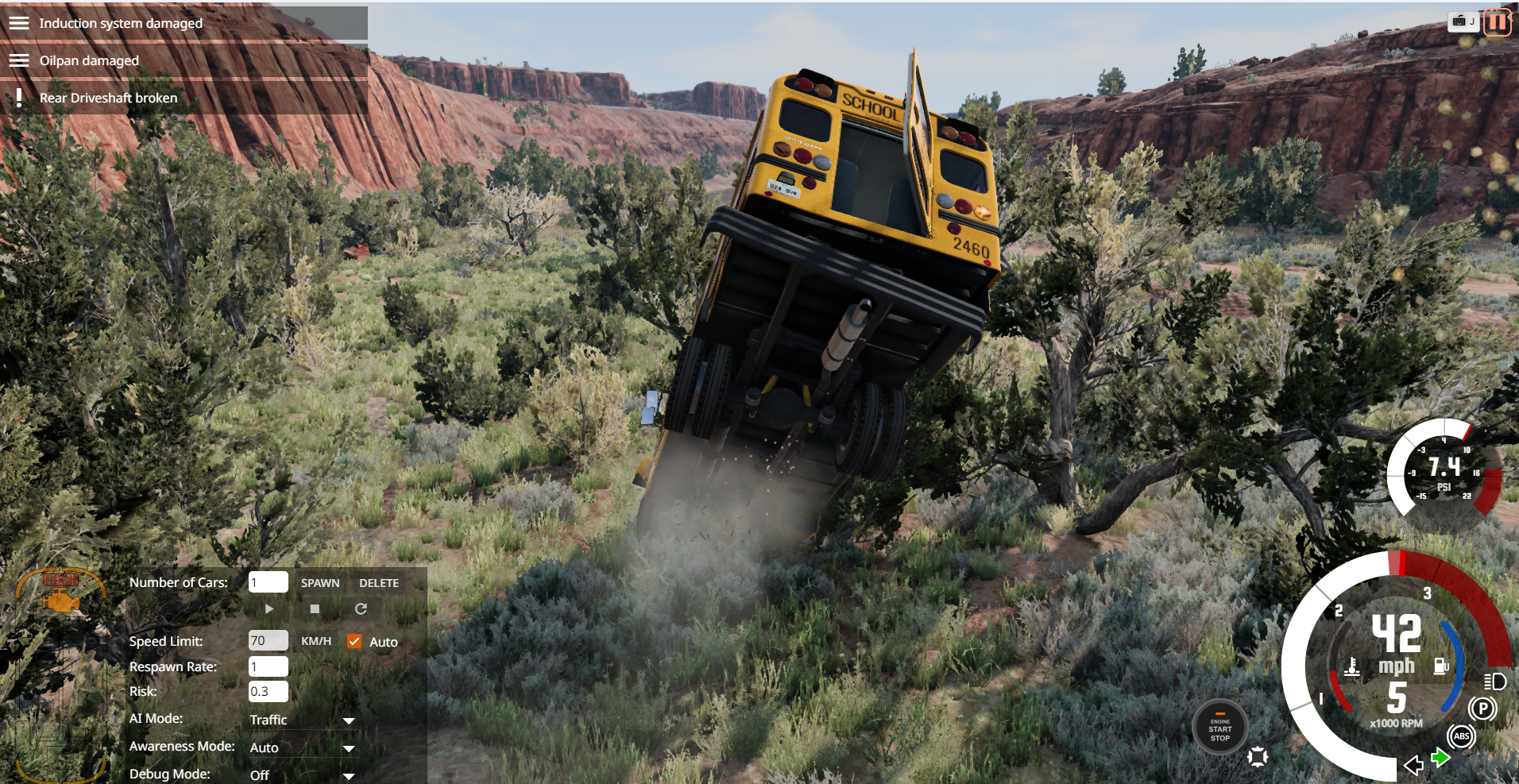Select the Respawn Rate input box
1519x784 pixels.
[268, 666]
